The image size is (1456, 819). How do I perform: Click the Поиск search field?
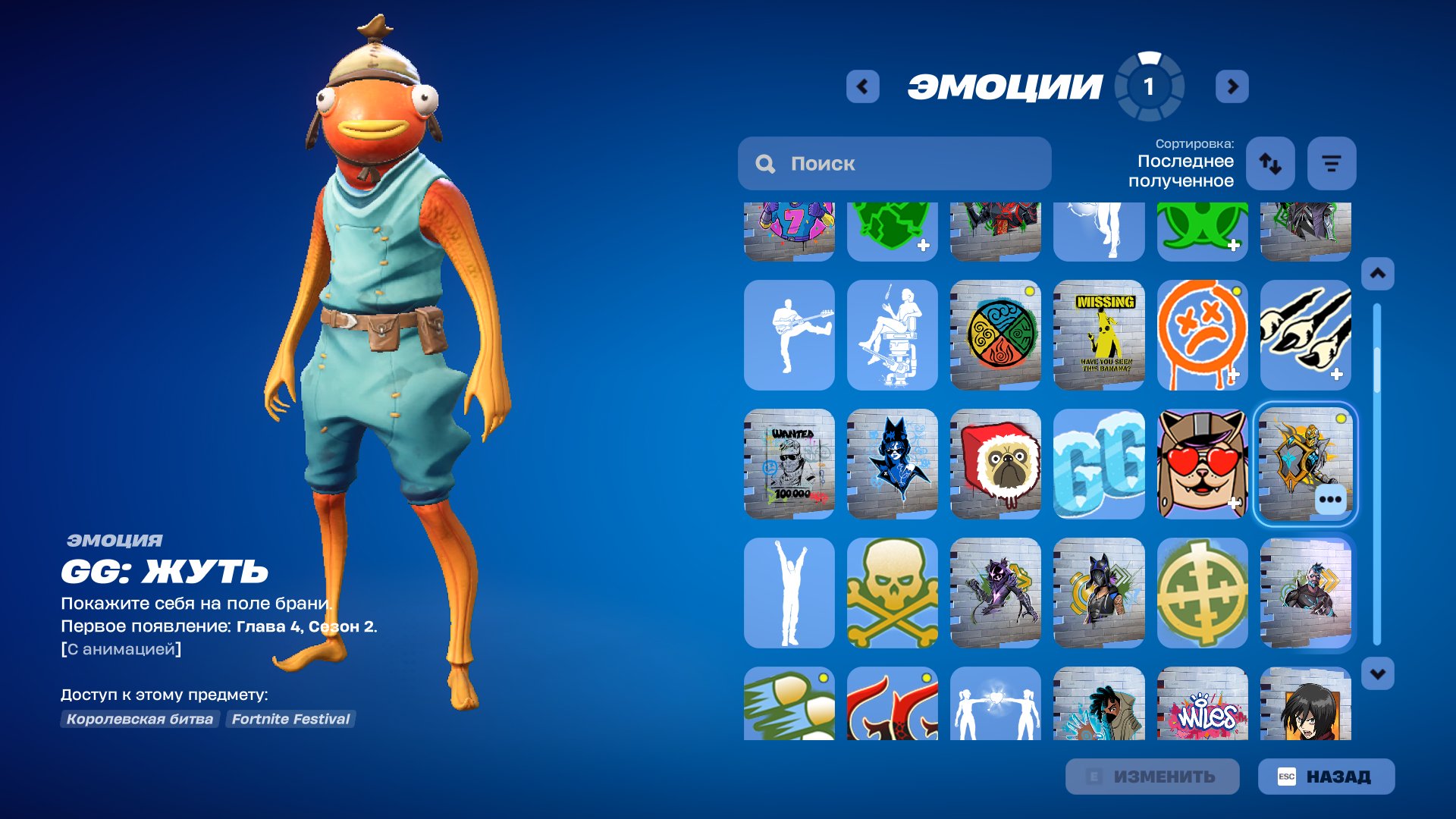(x=895, y=163)
